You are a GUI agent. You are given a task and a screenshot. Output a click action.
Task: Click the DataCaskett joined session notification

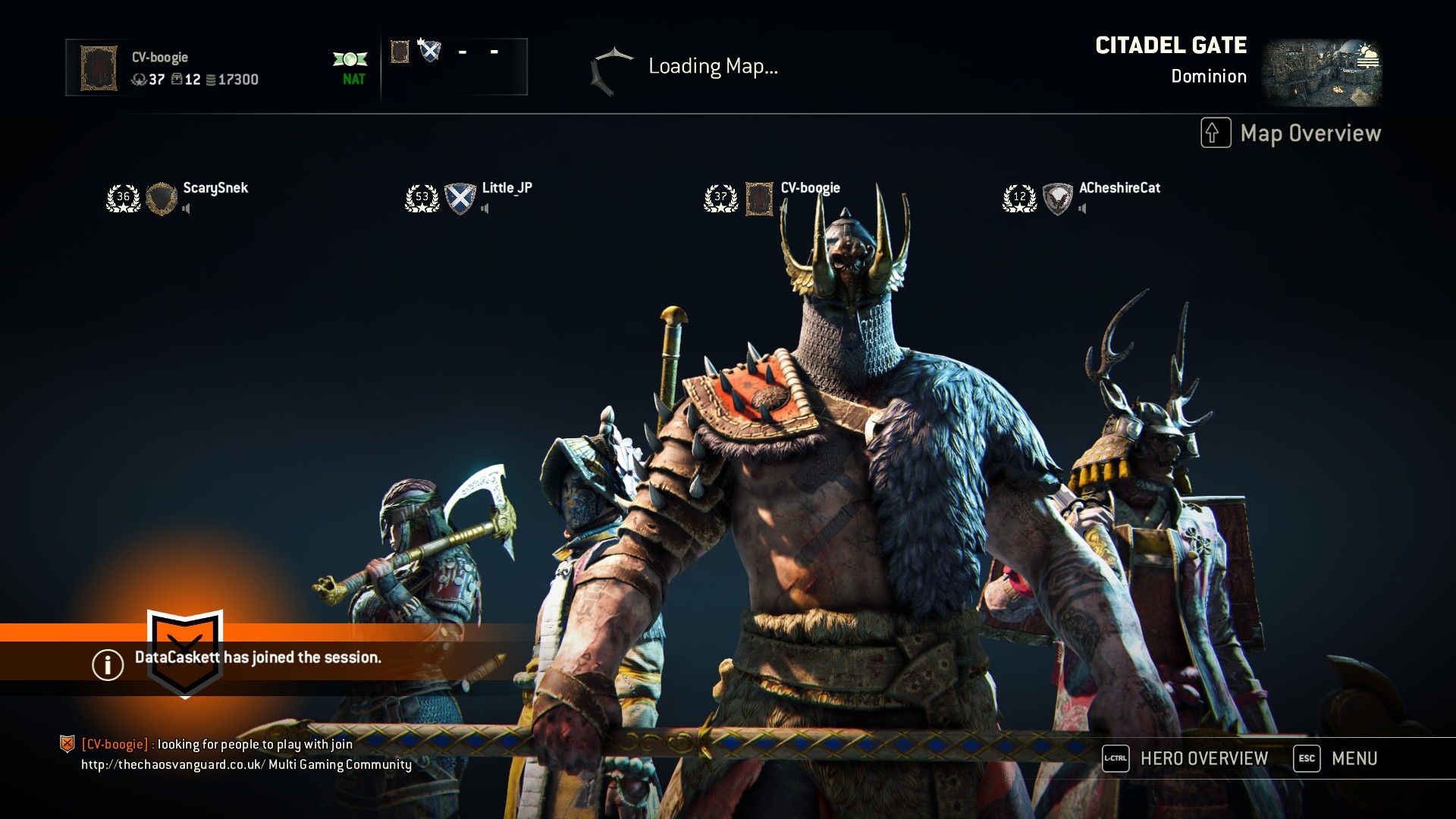coord(258,657)
